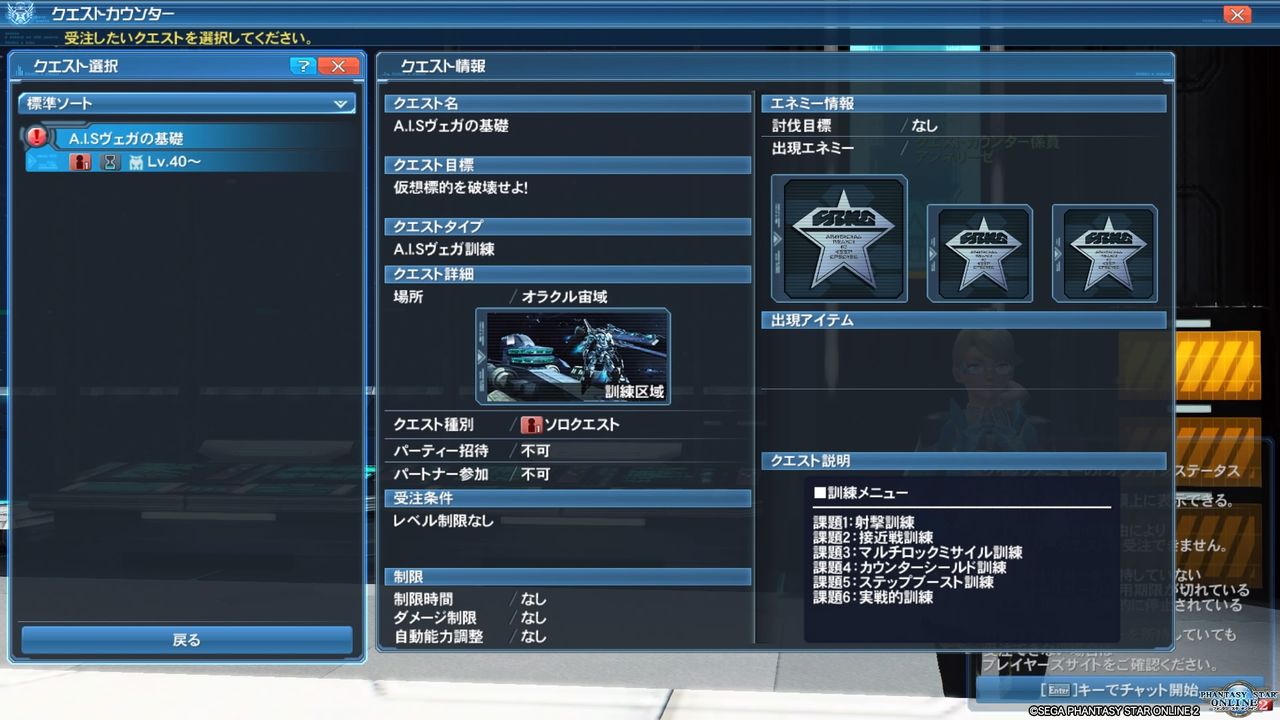Select the rightmost enemy star emblem
The width and height of the screenshot is (1280, 720).
(1106, 252)
